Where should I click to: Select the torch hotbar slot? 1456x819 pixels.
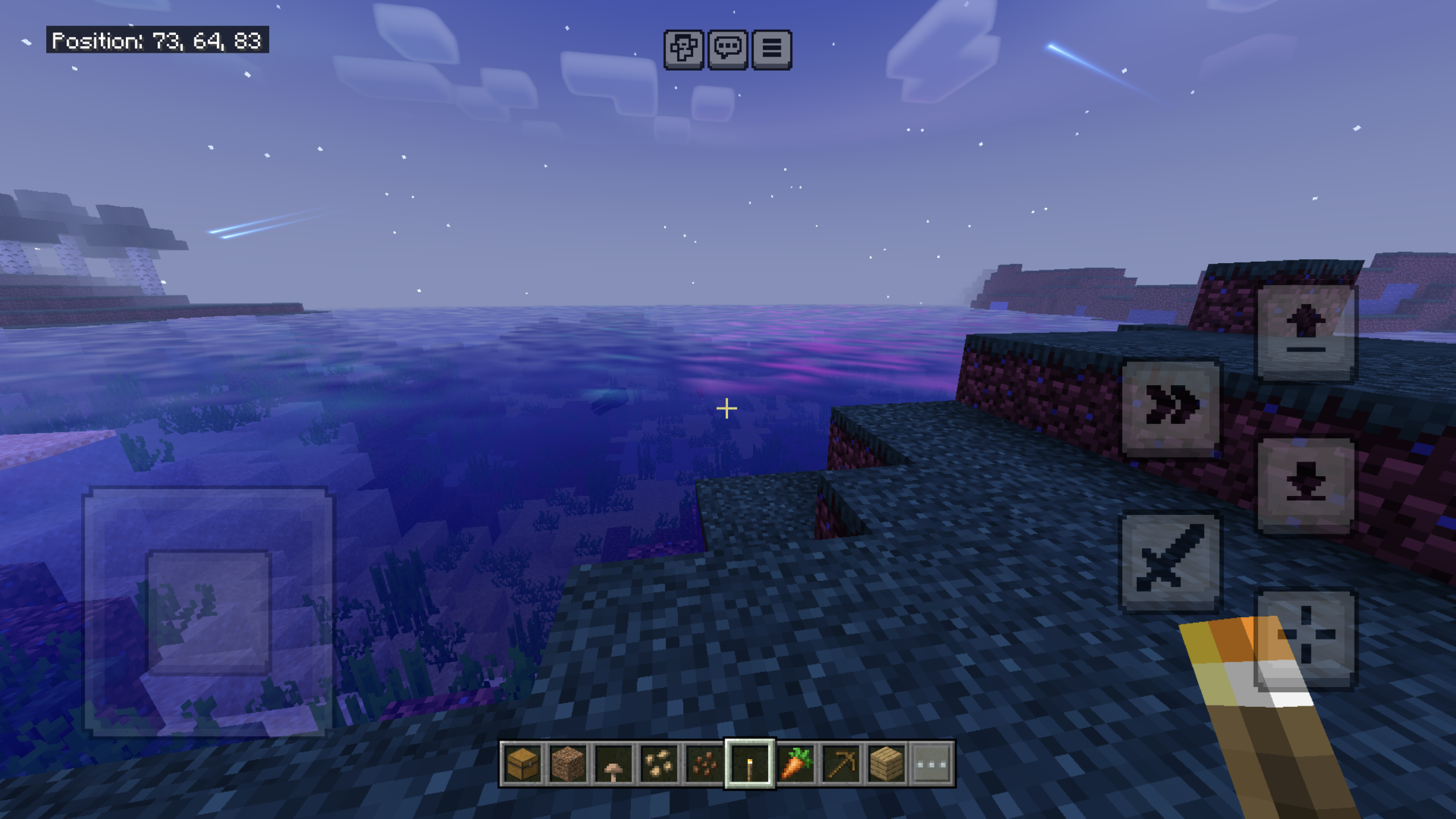(750, 764)
